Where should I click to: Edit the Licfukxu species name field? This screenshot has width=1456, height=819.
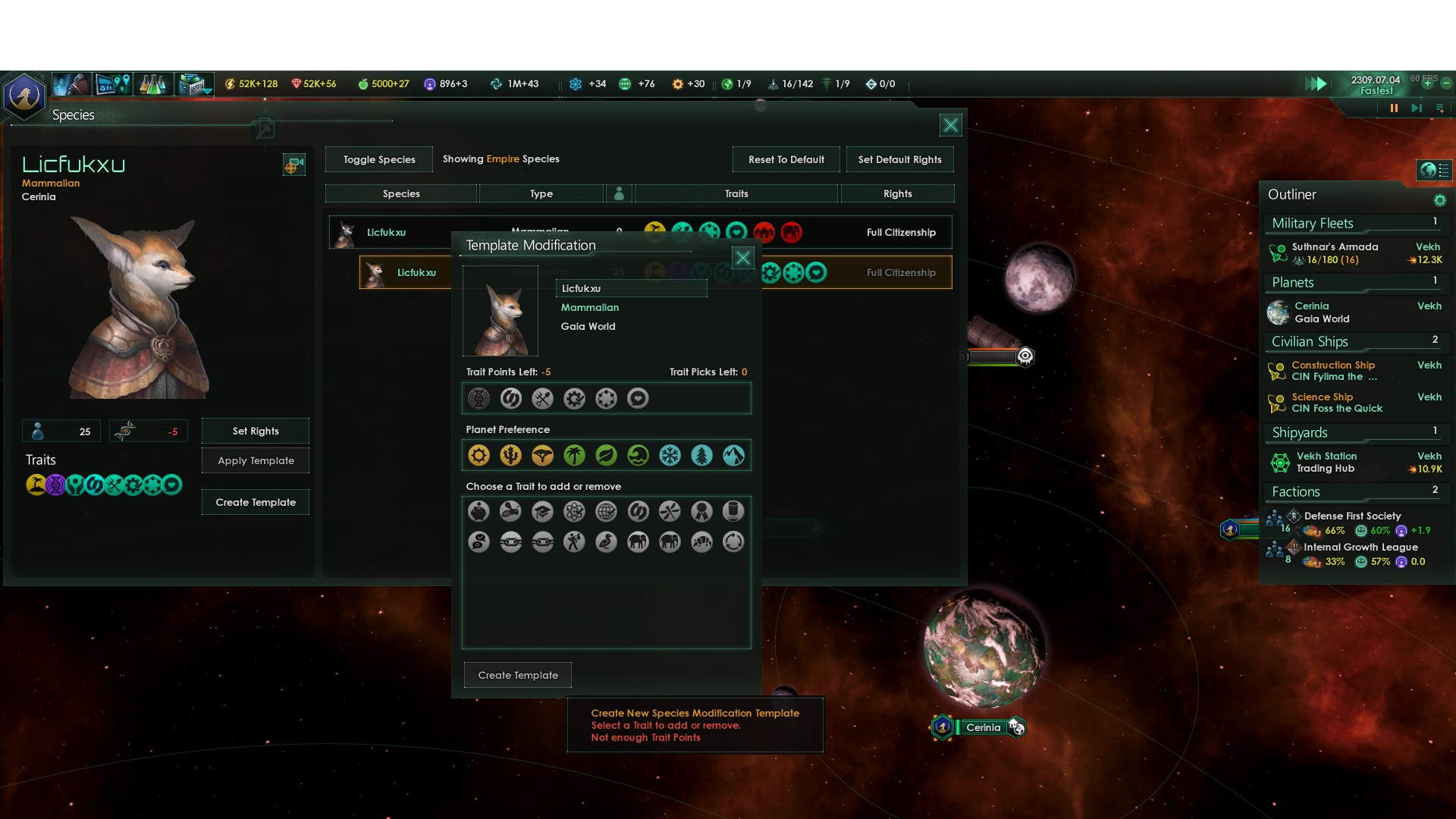(631, 288)
